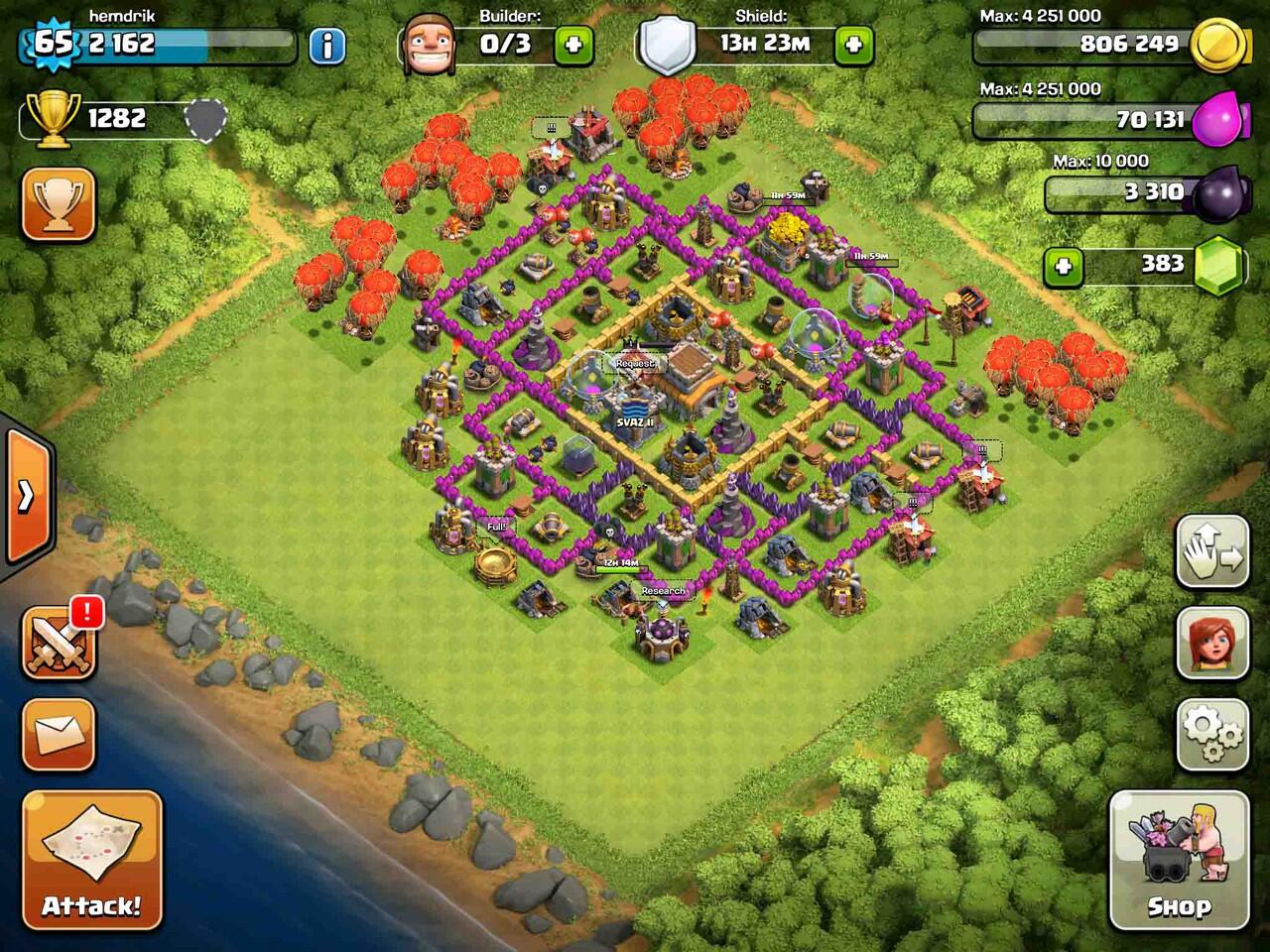Tap the Builder face icon
1270x952 pixels.
pos(430,45)
